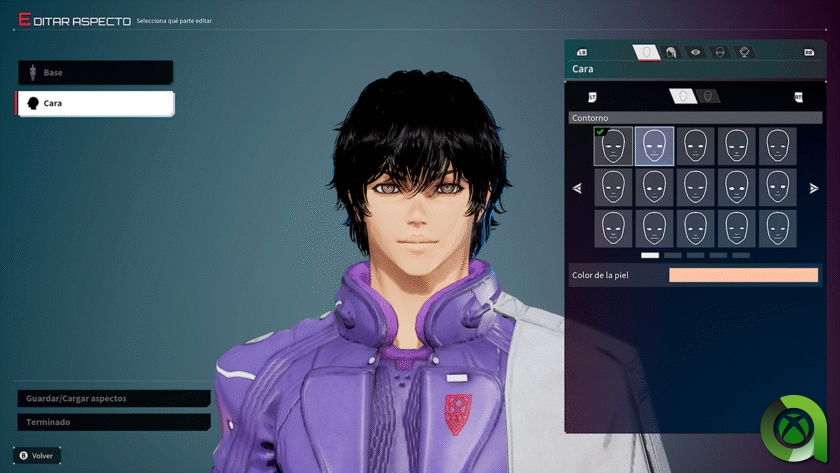Switch to the eye category tab
840x473 pixels.
pyautogui.click(x=696, y=52)
